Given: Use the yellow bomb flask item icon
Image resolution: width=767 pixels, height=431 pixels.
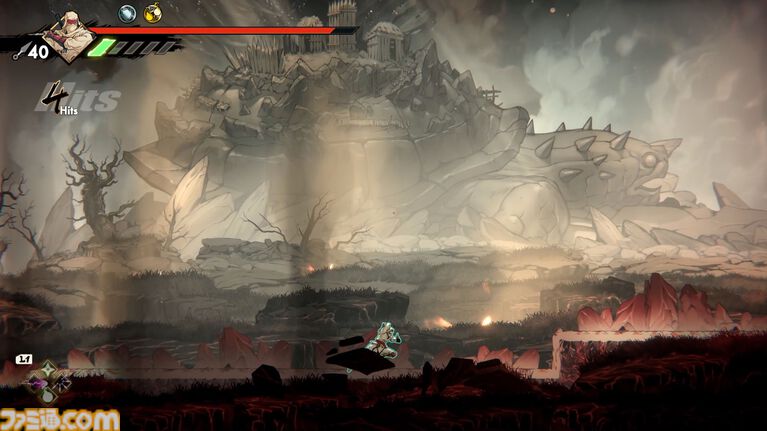Looking at the screenshot, I should point(152,13).
